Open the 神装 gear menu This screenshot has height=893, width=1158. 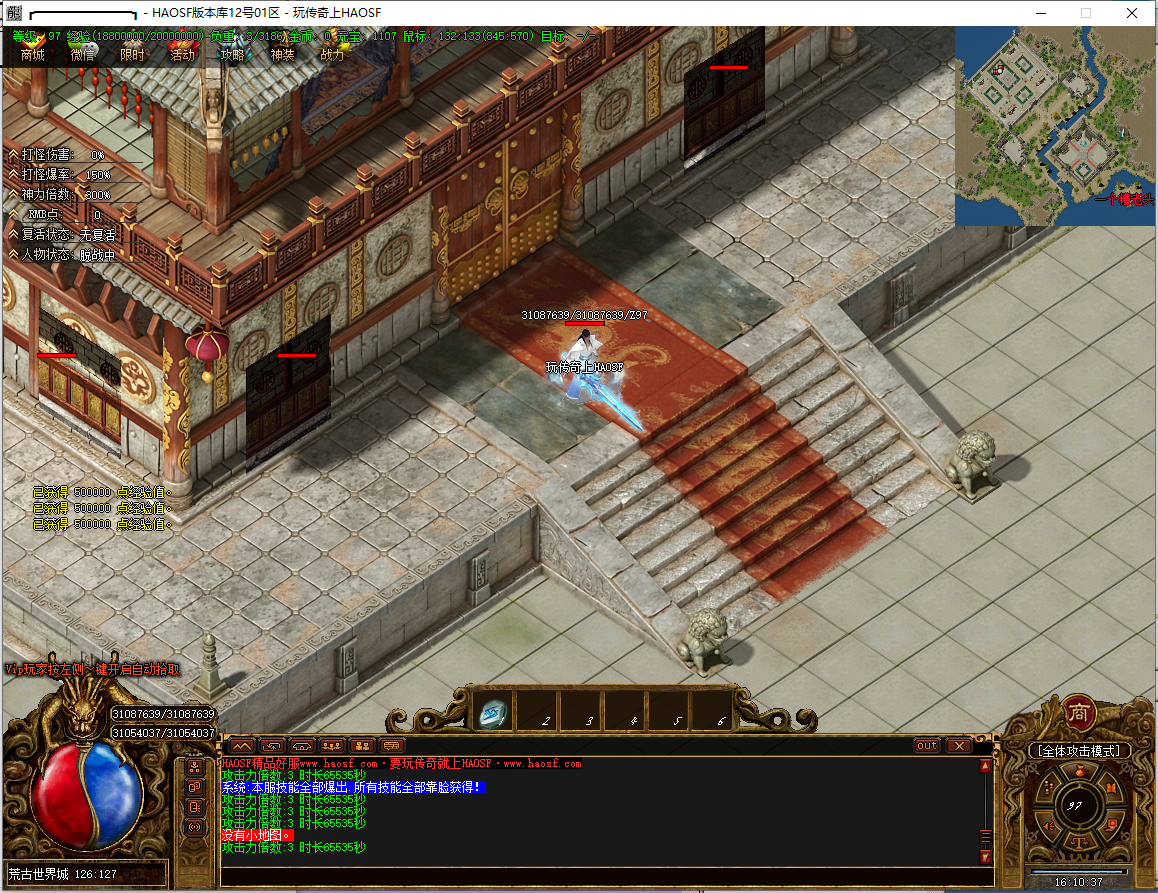[x=282, y=55]
